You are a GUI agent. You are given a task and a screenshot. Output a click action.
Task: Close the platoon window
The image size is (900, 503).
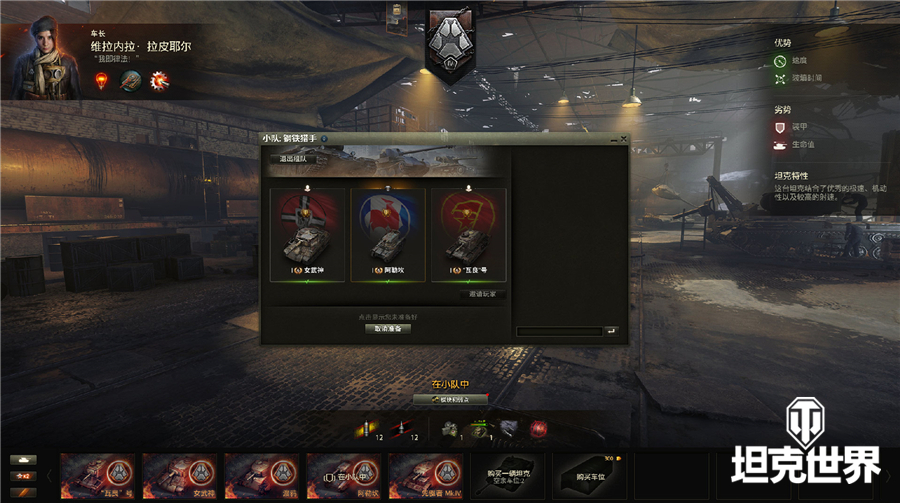pos(624,139)
